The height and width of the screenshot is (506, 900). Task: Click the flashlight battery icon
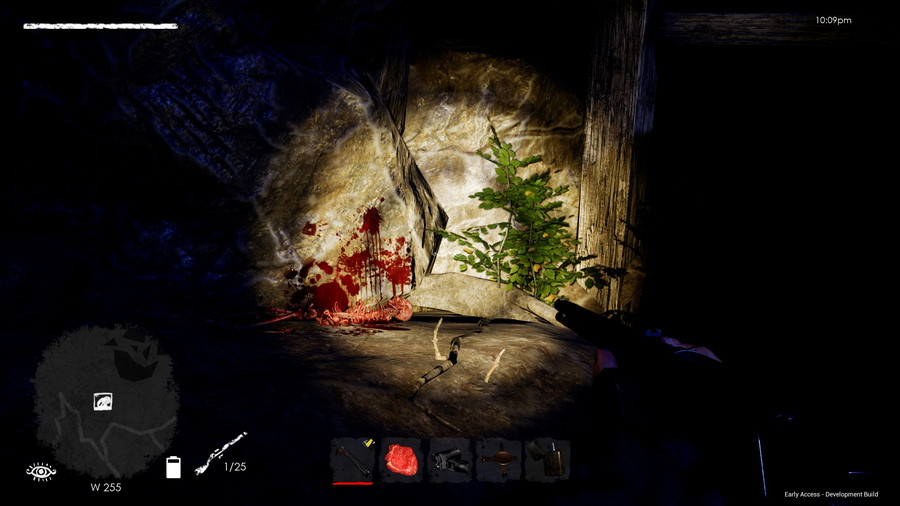(173, 467)
